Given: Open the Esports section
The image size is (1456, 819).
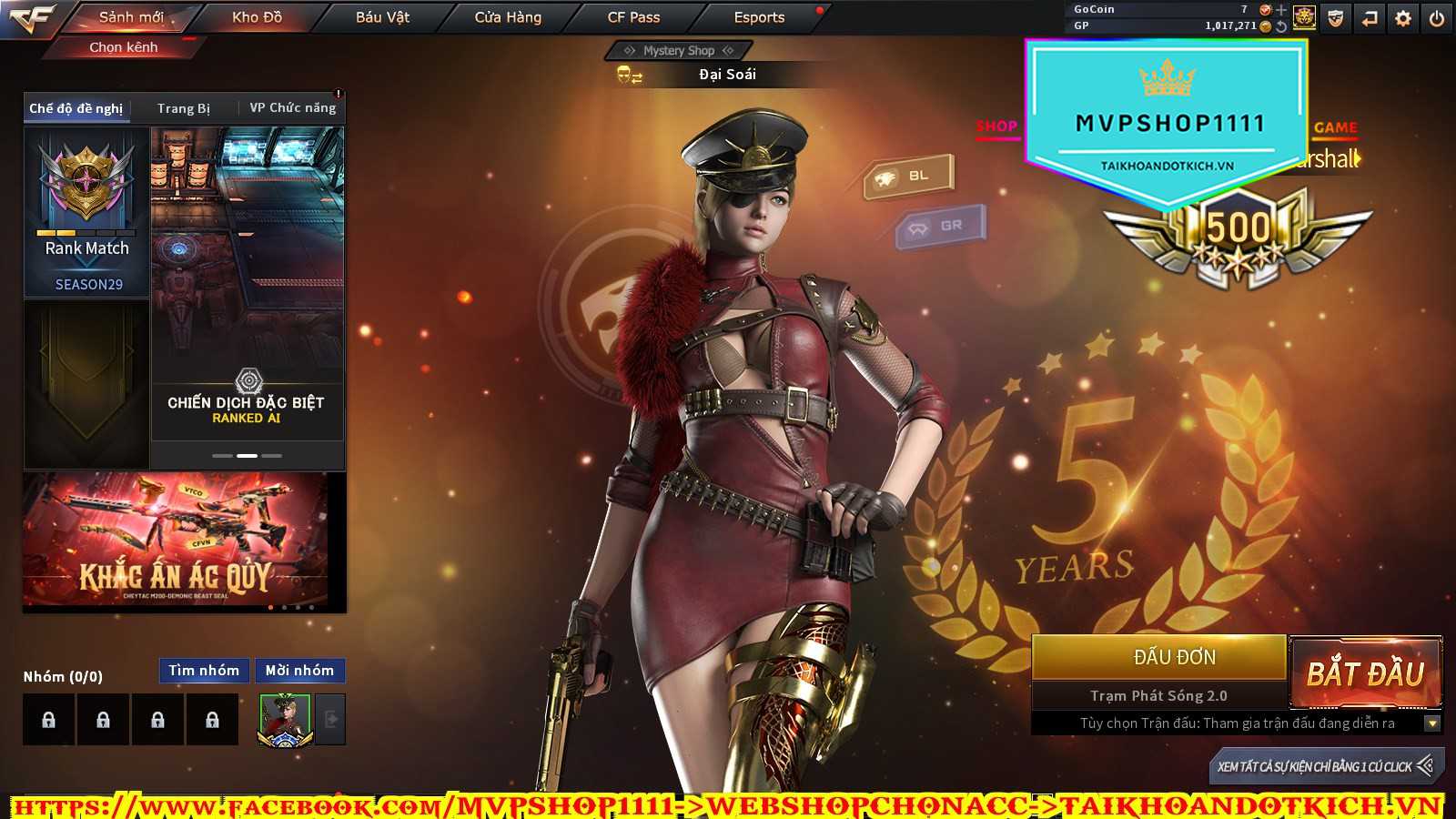Looking at the screenshot, I should [759, 17].
